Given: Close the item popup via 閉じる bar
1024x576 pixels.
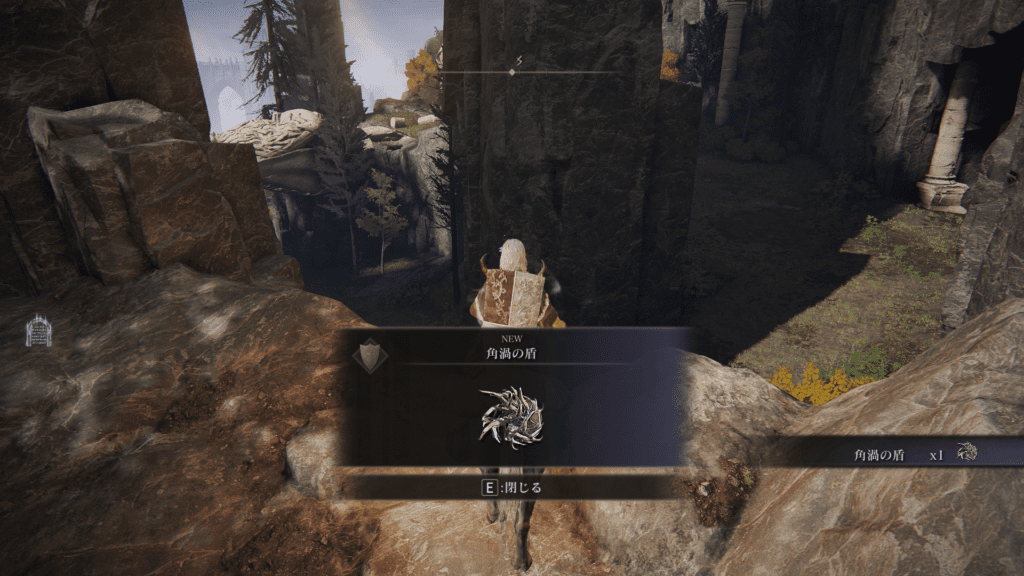Looking at the screenshot, I should point(512,488).
